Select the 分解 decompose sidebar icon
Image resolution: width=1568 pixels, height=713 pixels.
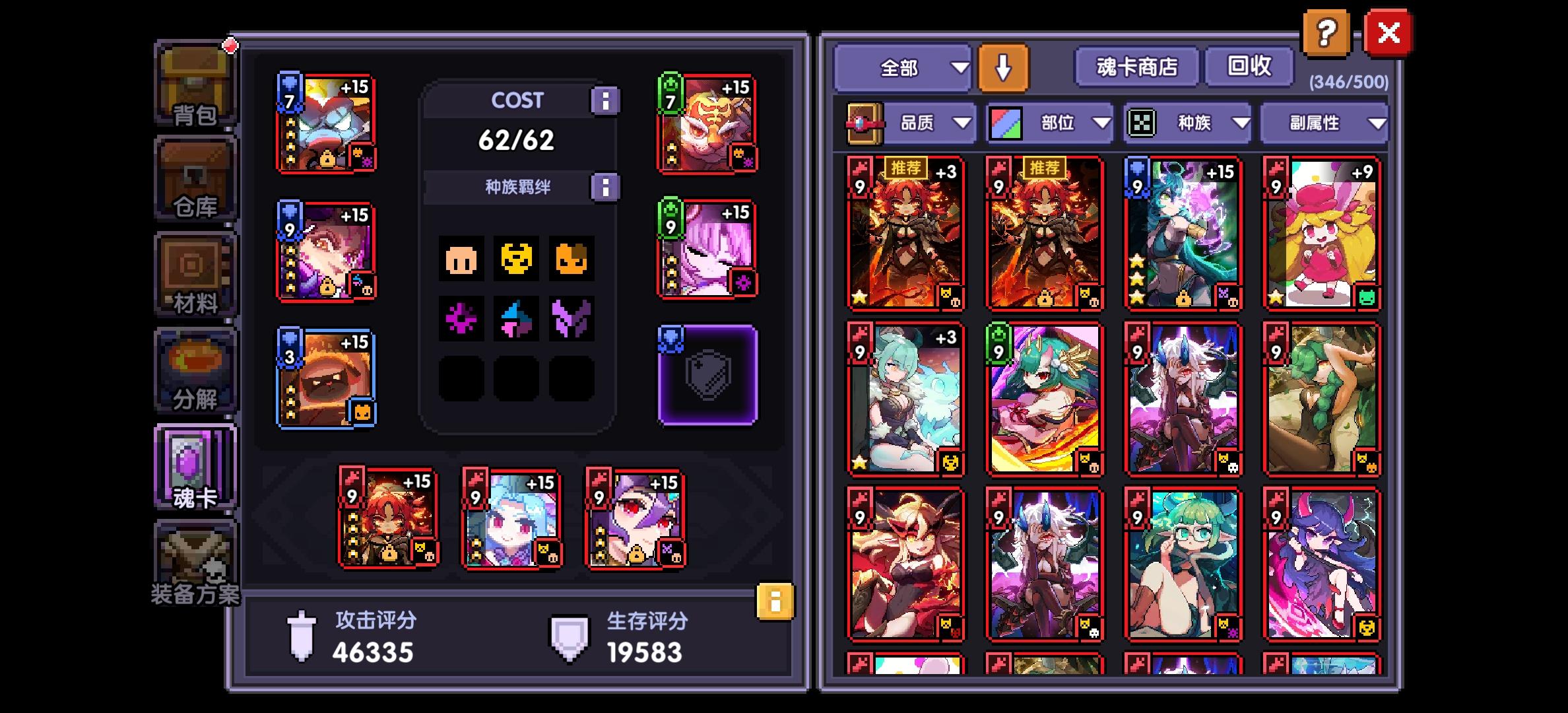(x=193, y=370)
